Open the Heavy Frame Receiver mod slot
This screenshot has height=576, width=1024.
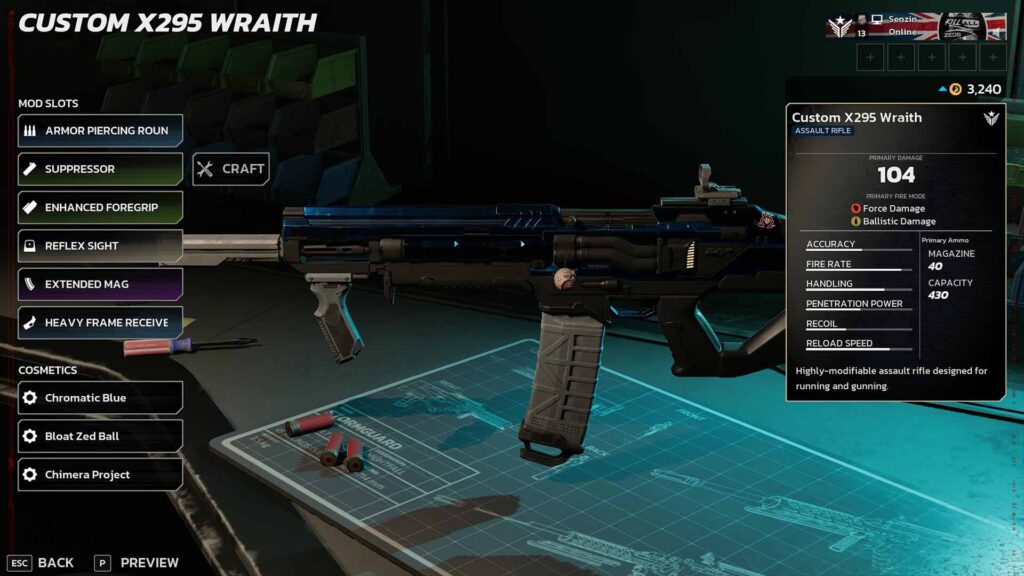100,322
